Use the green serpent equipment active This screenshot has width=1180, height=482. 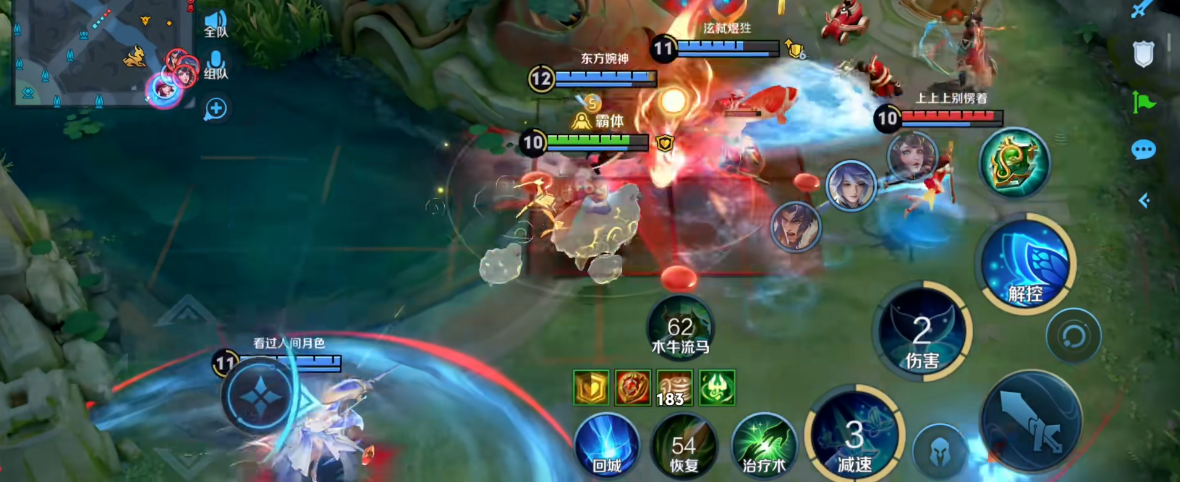point(1014,163)
